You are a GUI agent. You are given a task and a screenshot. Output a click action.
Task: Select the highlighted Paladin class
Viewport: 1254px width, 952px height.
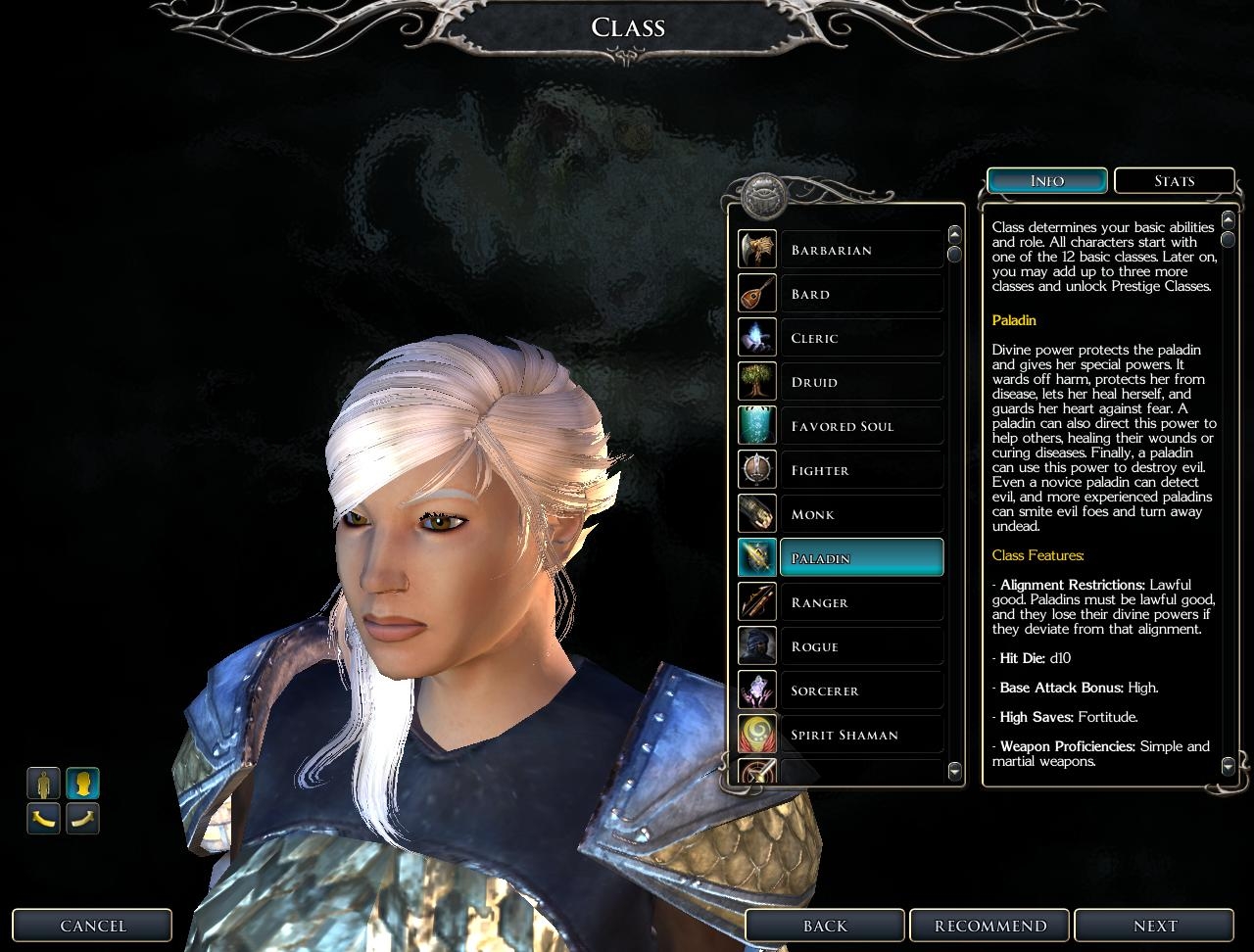tap(861, 558)
